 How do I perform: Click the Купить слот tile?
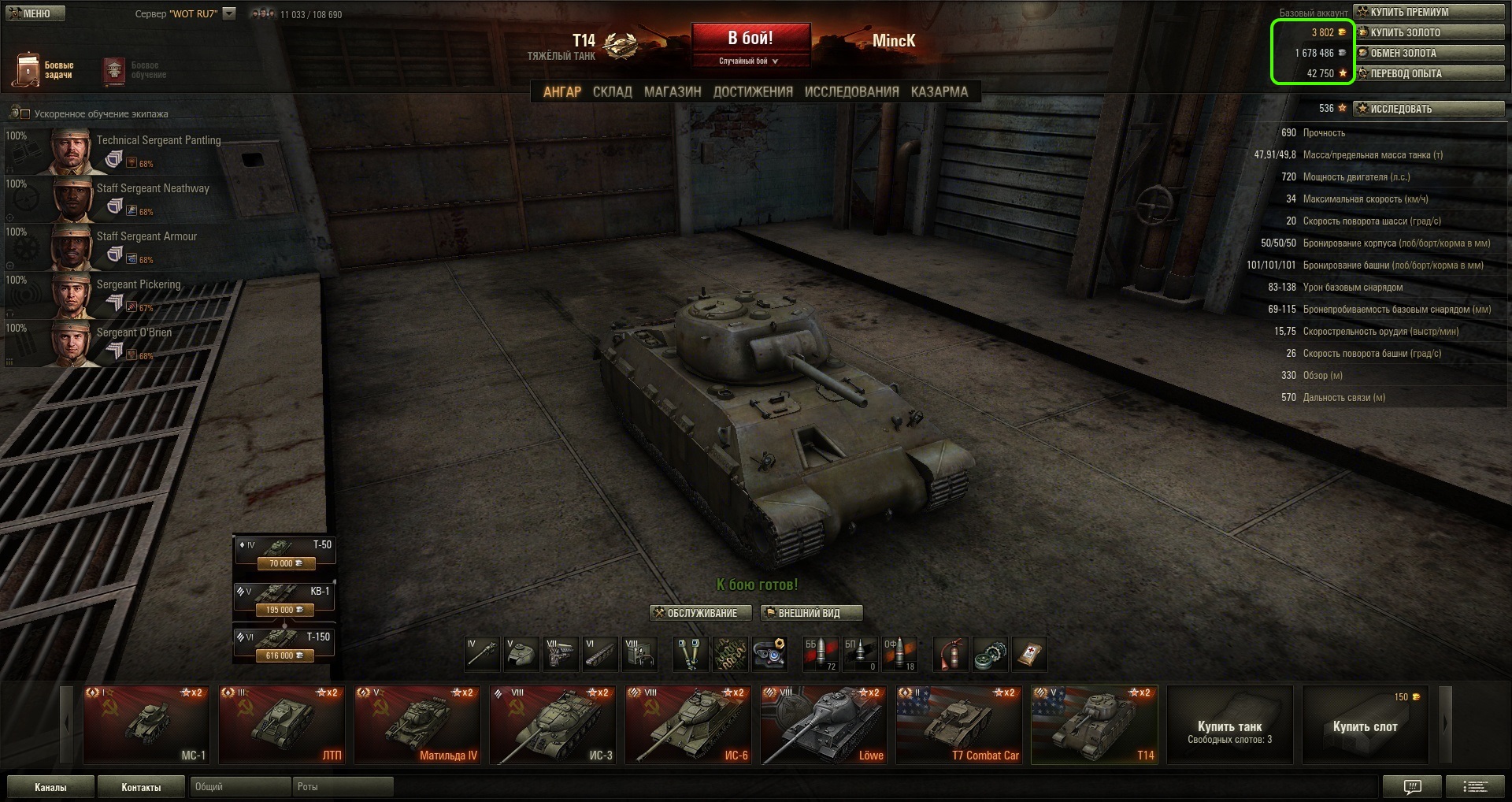[1365, 725]
